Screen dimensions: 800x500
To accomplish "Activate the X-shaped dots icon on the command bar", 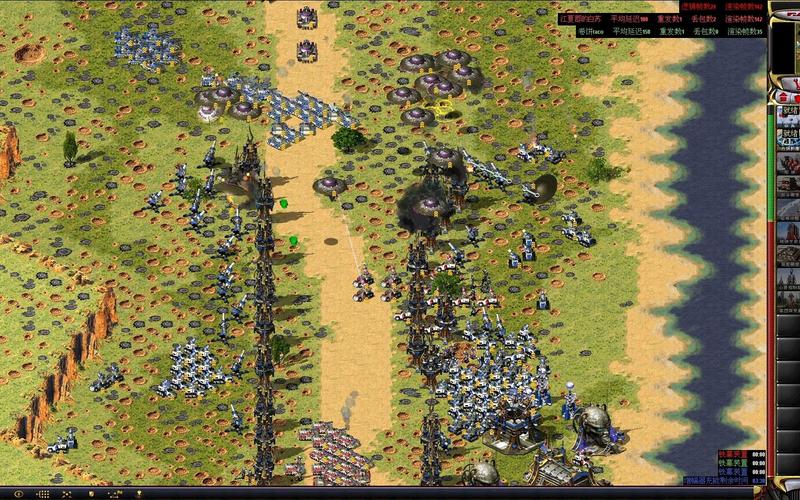I will 66,494.
